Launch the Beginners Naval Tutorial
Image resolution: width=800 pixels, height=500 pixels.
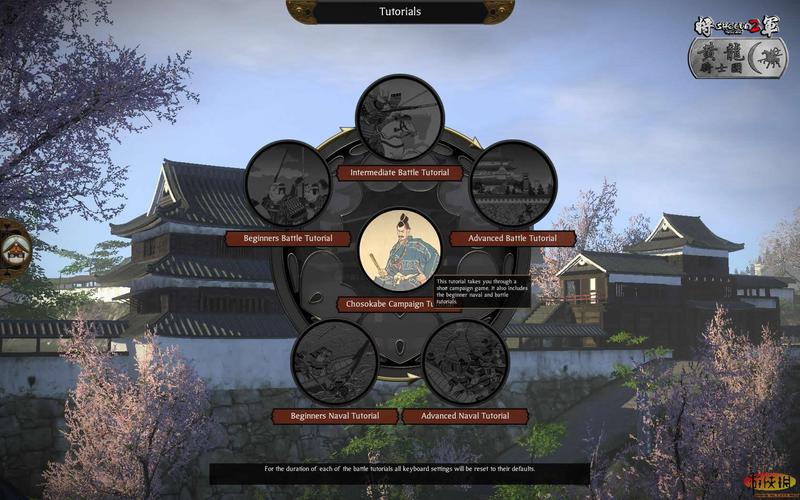335,415
